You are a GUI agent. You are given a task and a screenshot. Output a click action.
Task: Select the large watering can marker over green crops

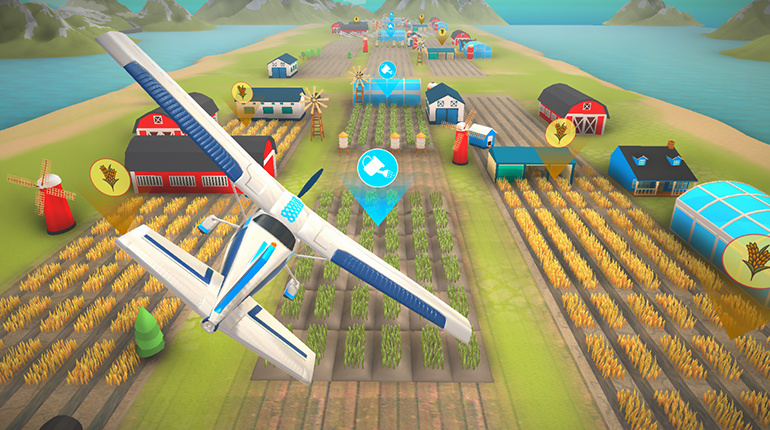pyautogui.click(x=378, y=167)
